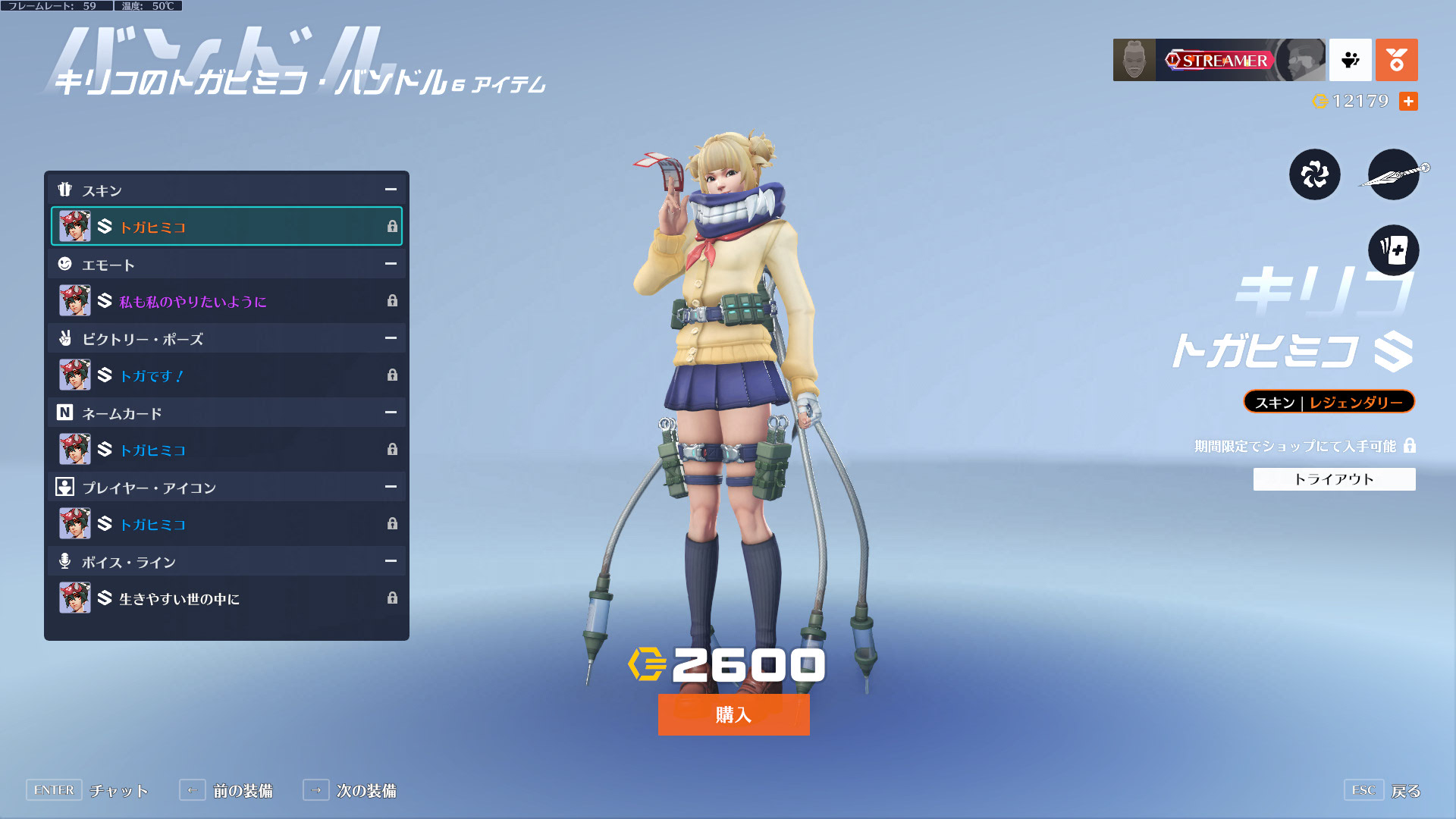
Task: Go back with the 戻る button
Action: click(1405, 791)
